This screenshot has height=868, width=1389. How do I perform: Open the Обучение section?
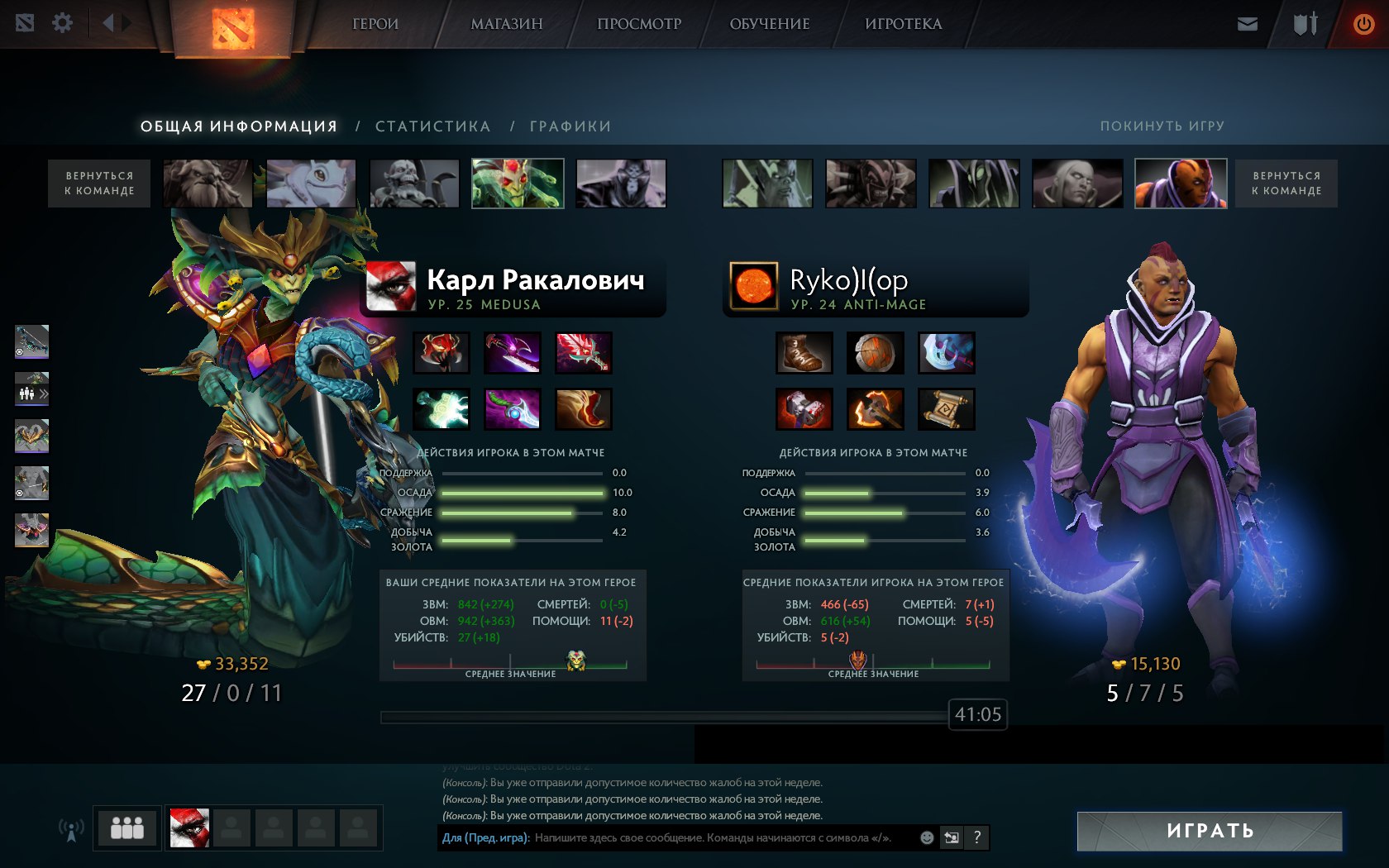pos(769,24)
